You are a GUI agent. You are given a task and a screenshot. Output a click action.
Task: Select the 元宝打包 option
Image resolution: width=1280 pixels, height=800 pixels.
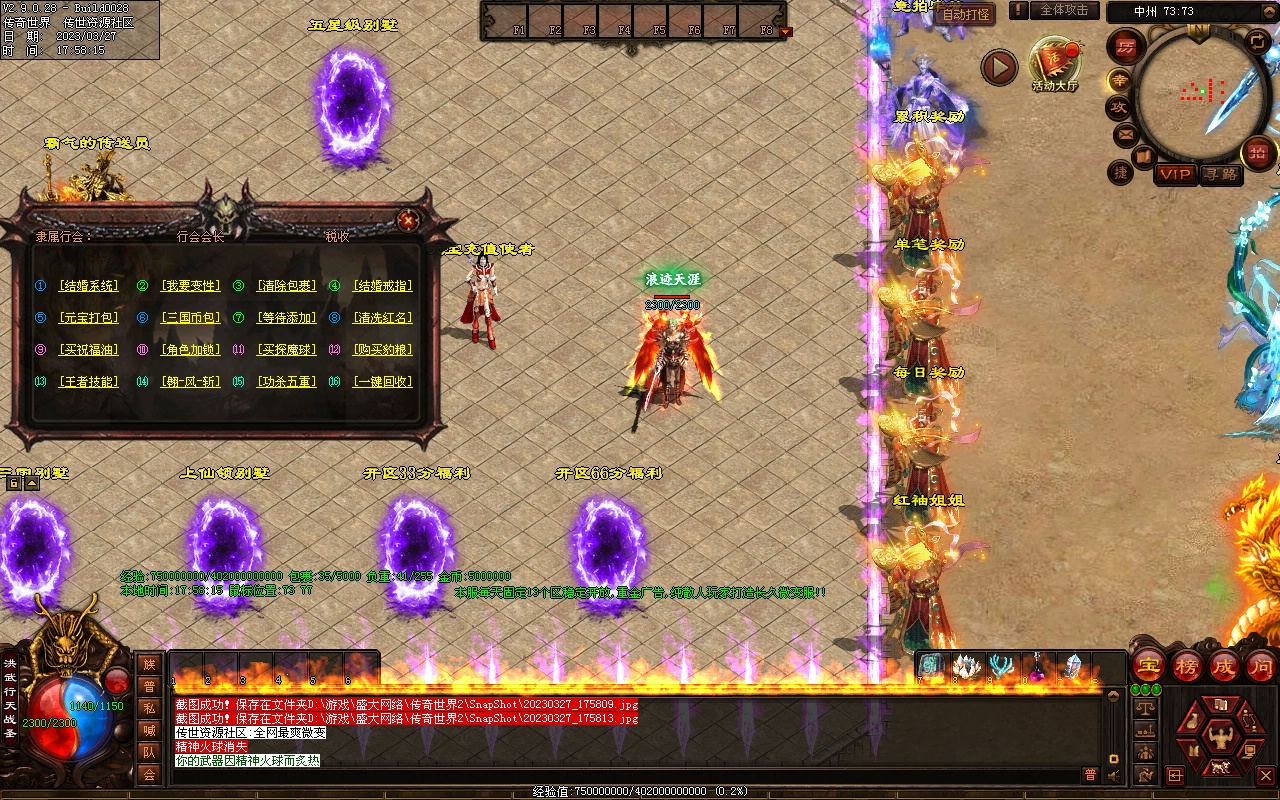coord(89,318)
